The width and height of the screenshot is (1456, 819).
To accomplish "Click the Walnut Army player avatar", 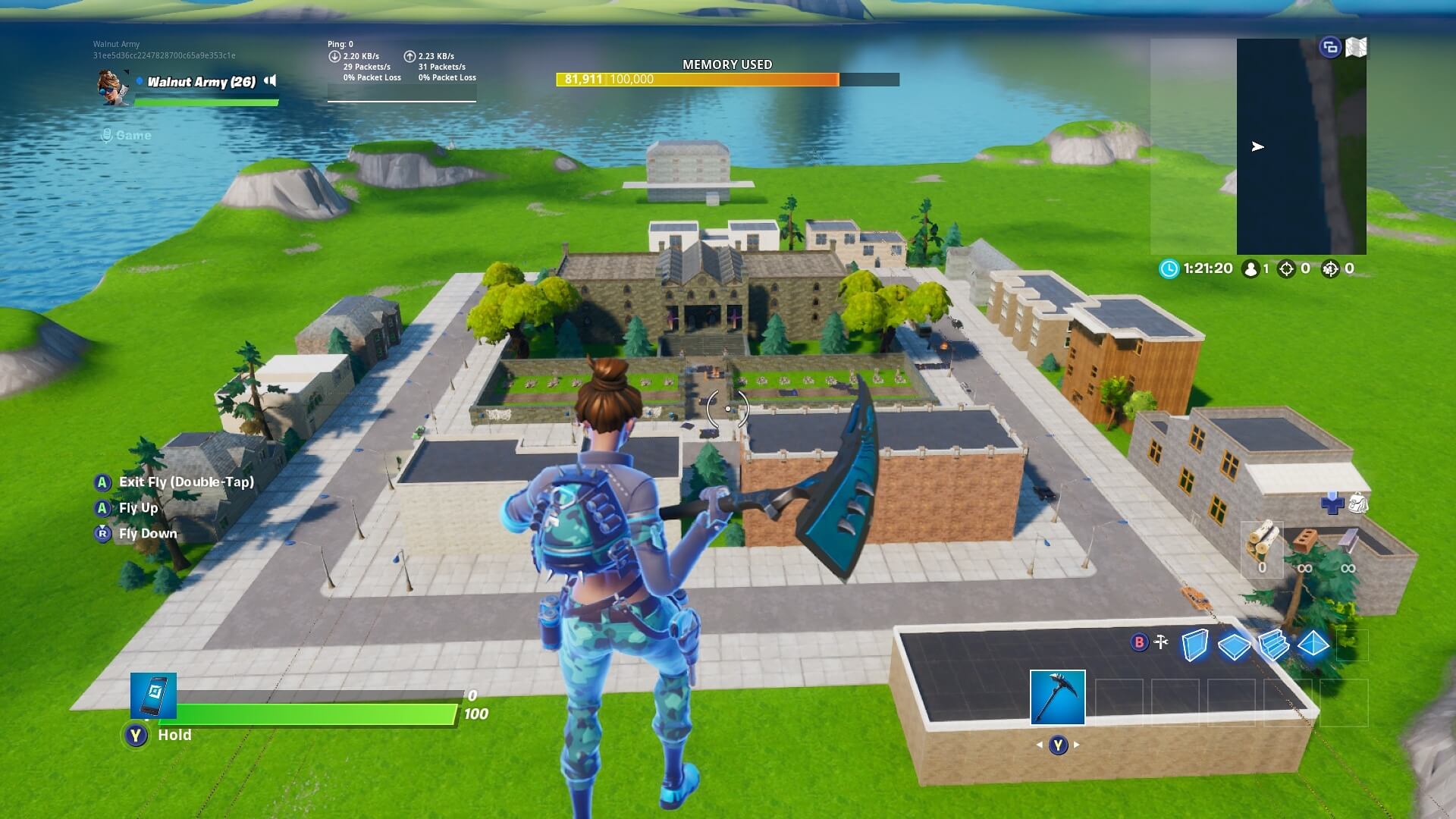I will pyautogui.click(x=112, y=86).
